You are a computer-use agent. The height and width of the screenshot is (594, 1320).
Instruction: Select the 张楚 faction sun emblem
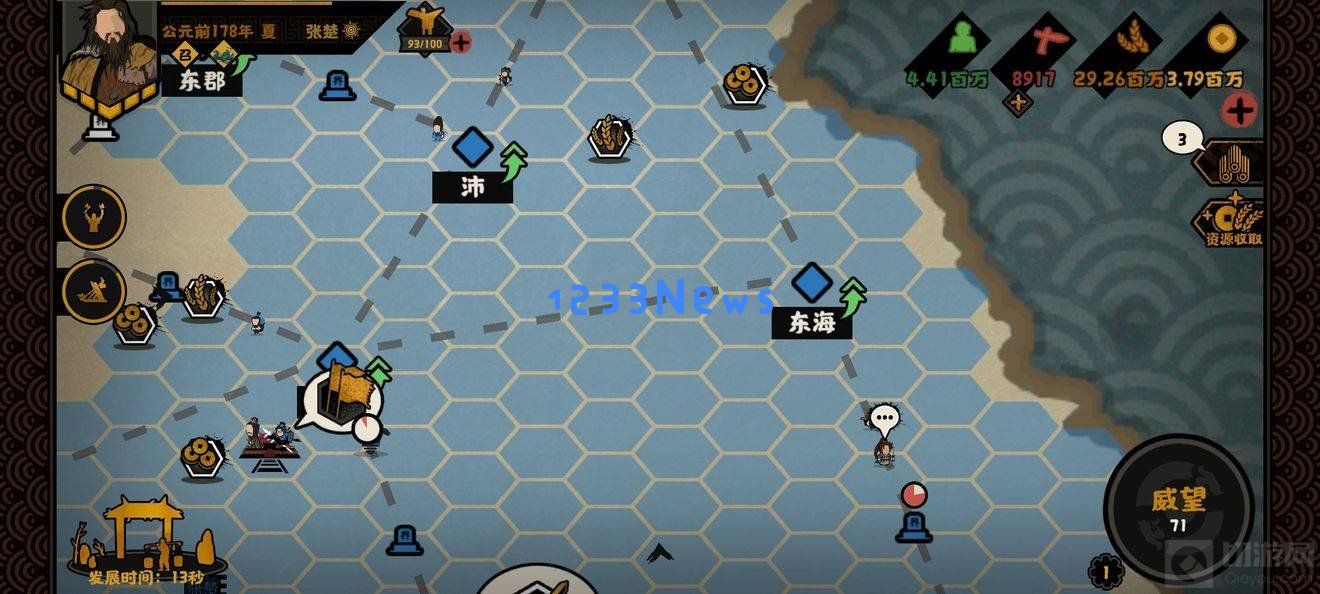tap(351, 31)
